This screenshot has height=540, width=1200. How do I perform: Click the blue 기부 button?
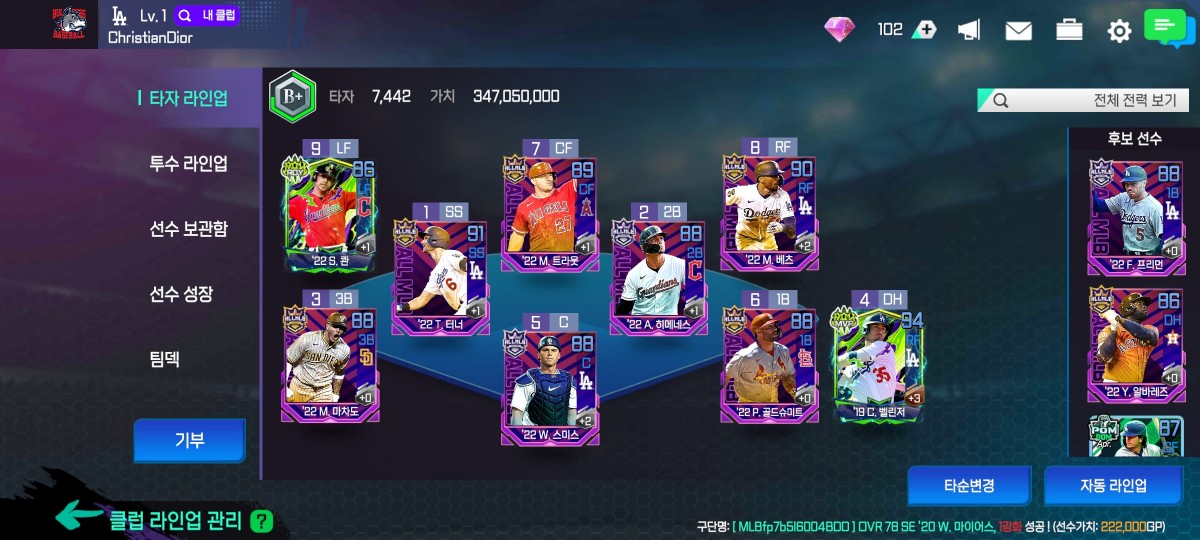coord(190,440)
